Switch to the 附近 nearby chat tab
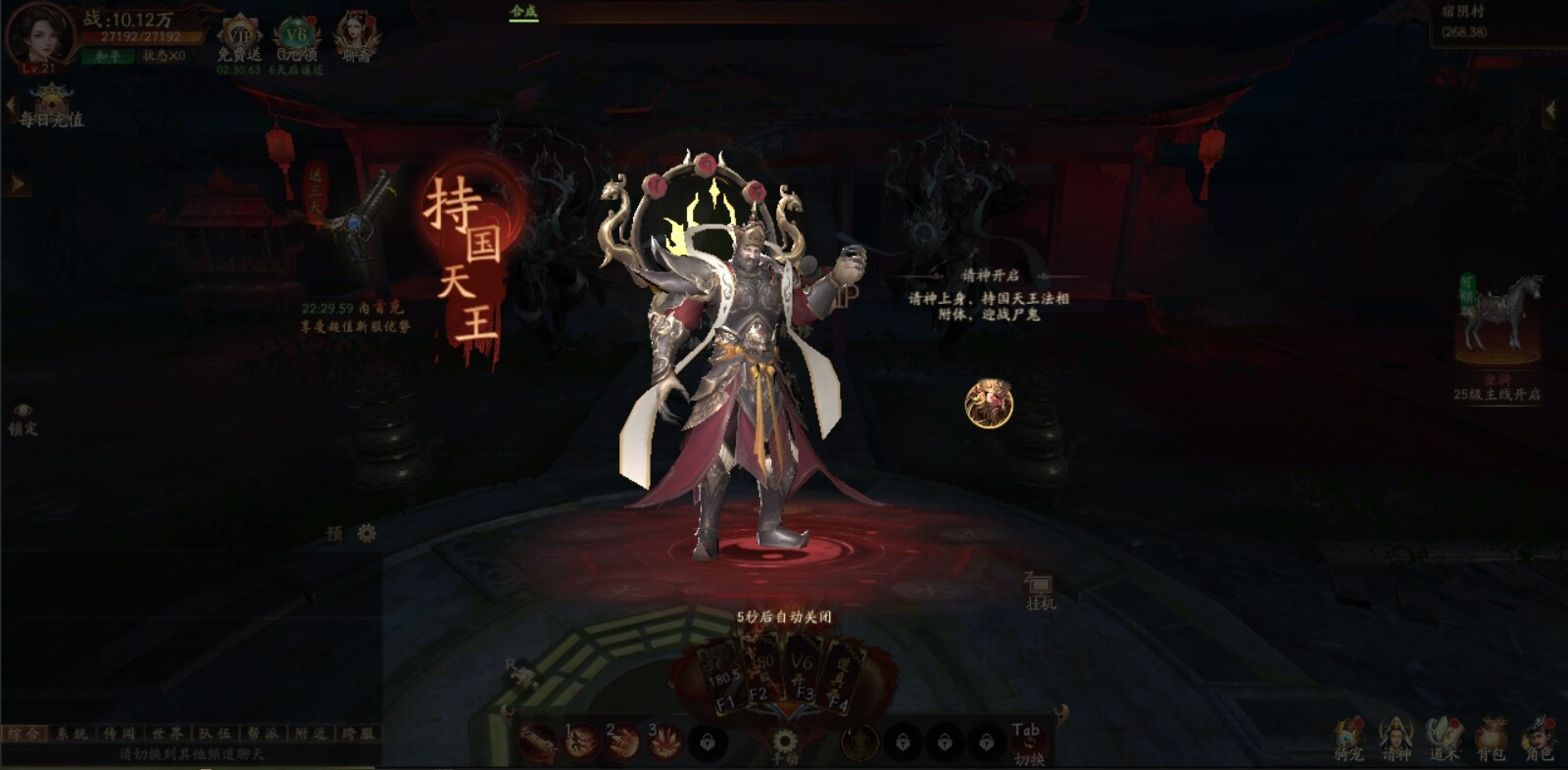Viewport: 1568px width, 770px height. pos(311,733)
